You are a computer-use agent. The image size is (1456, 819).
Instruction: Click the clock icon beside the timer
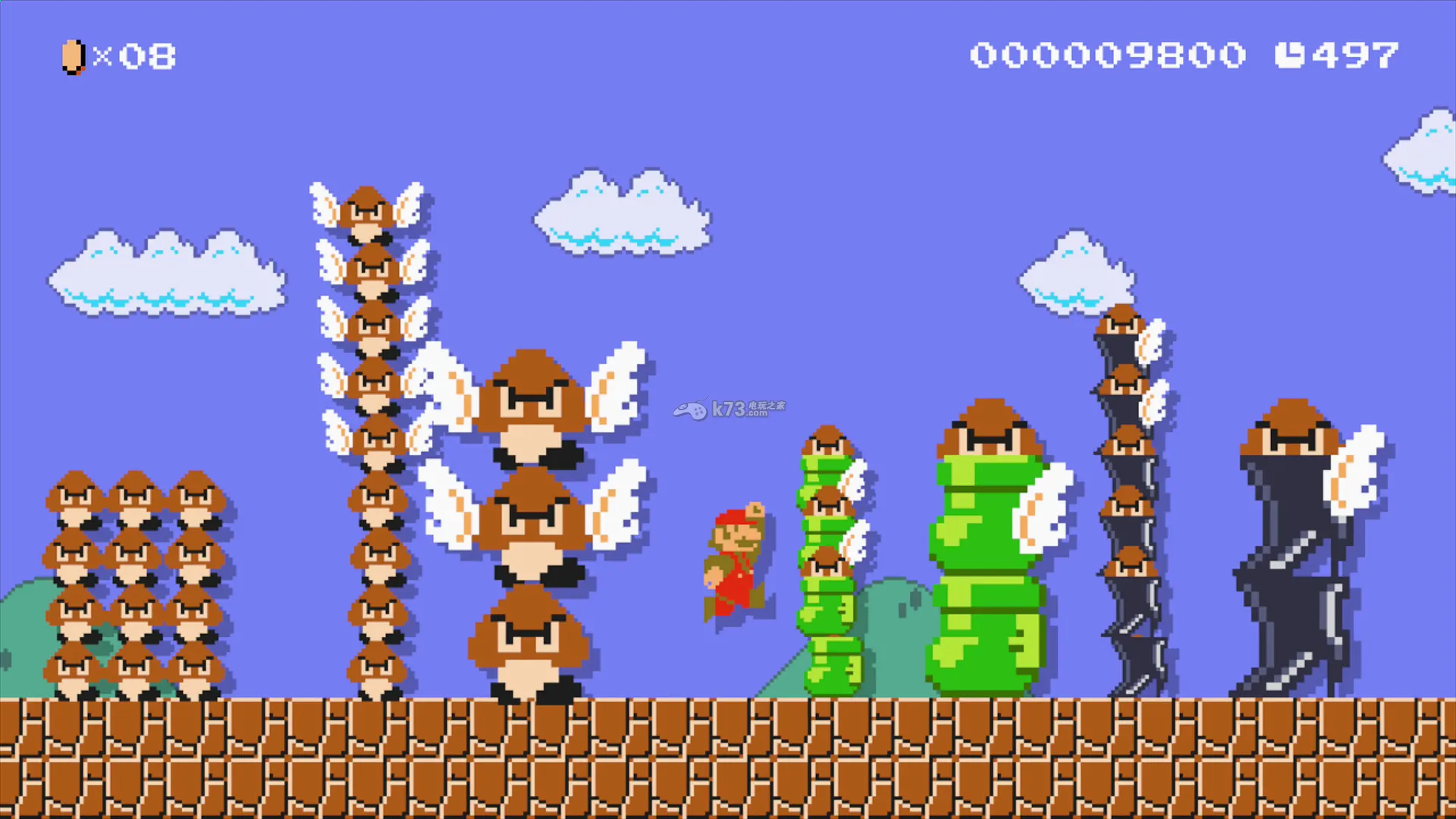click(1291, 55)
